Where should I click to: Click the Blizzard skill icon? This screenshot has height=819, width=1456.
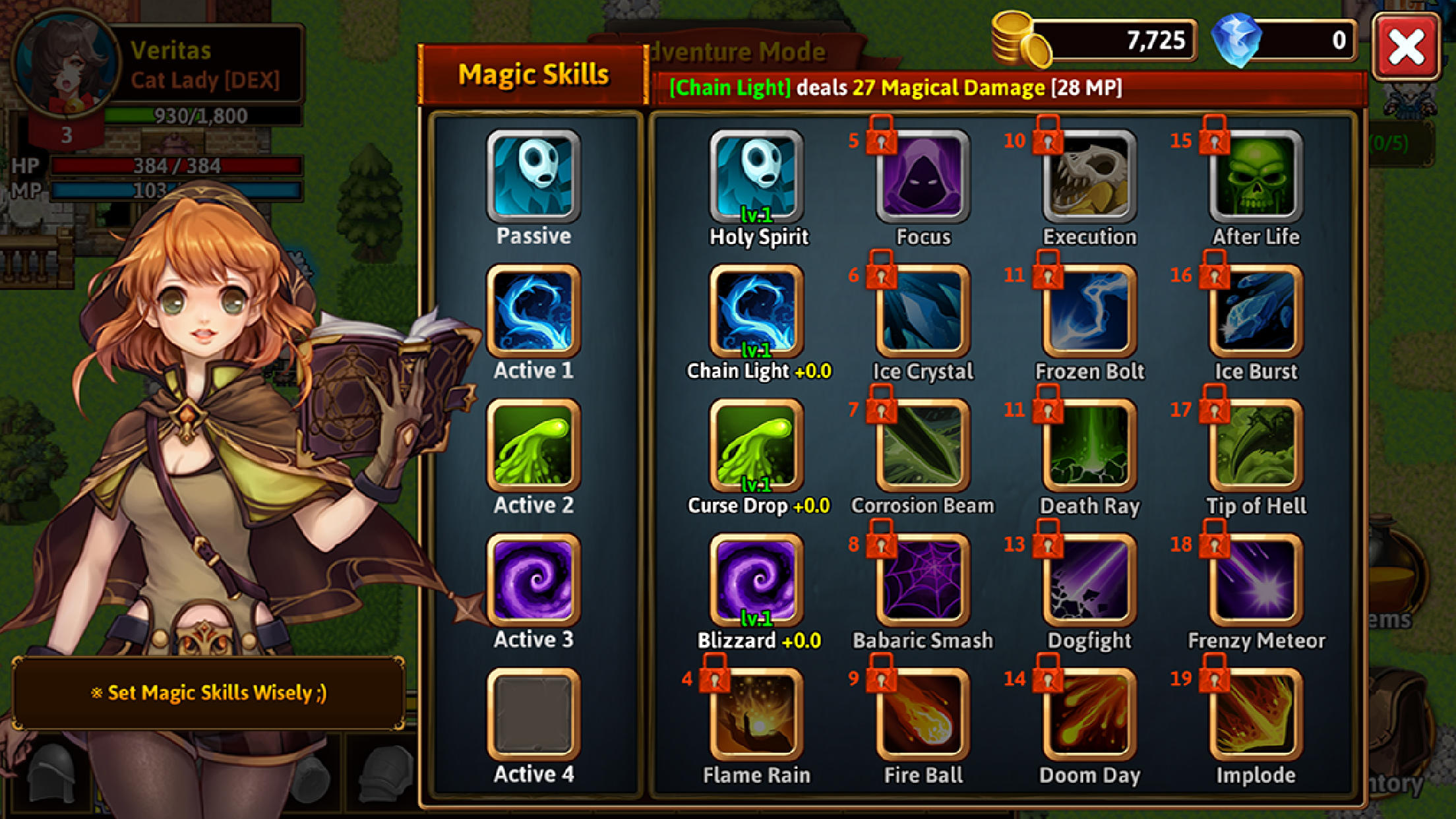point(757,580)
